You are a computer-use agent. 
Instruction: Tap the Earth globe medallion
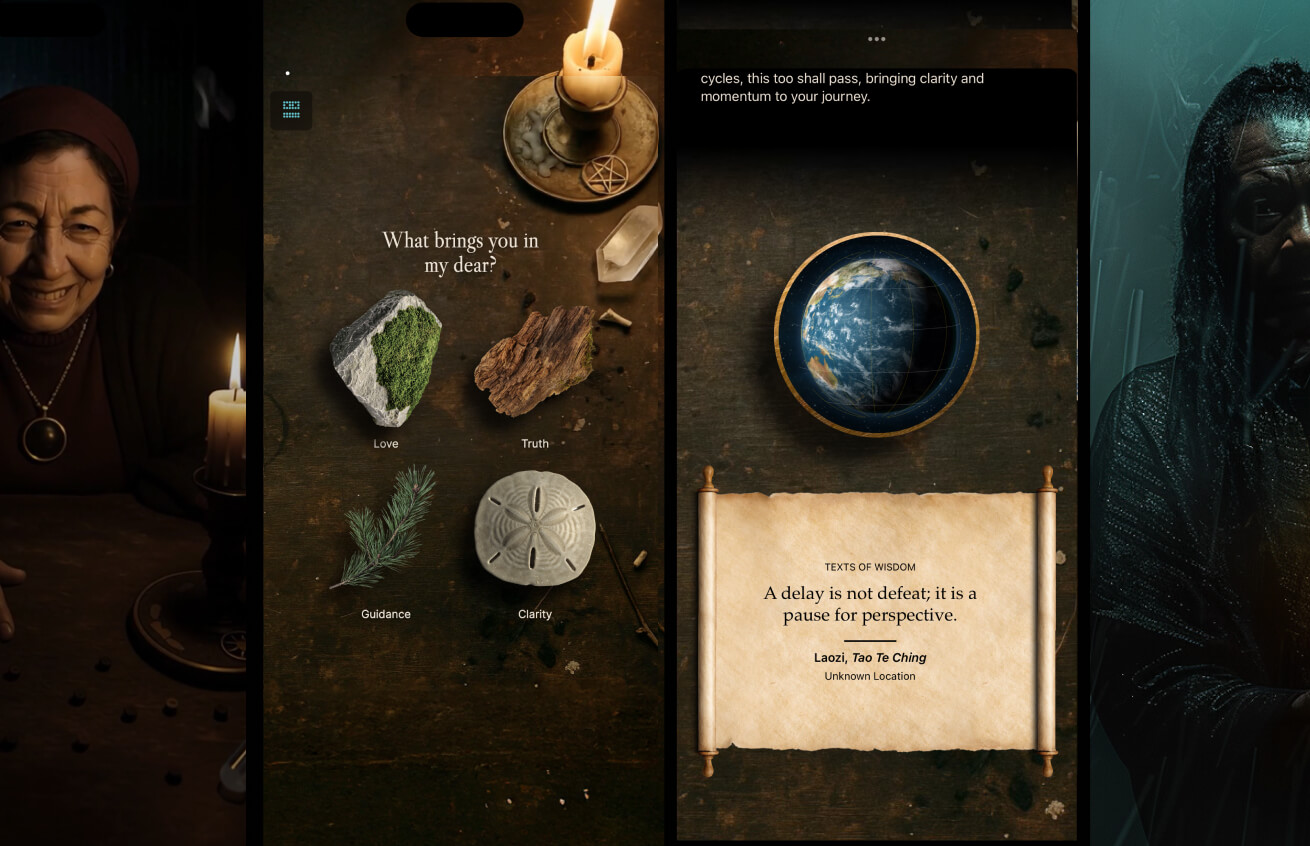876,334
